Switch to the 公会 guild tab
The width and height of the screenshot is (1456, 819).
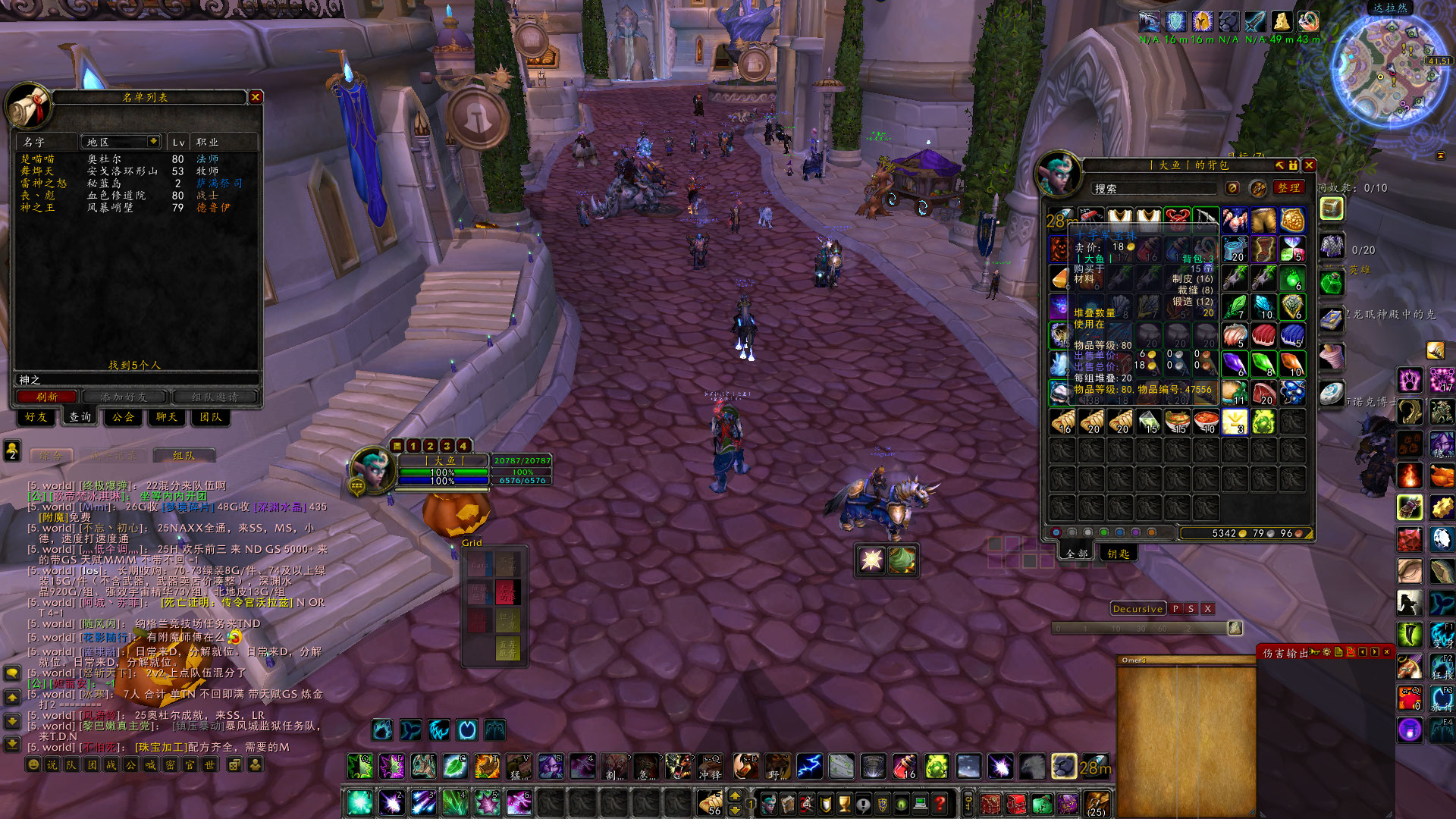click(x=122, y=418)
